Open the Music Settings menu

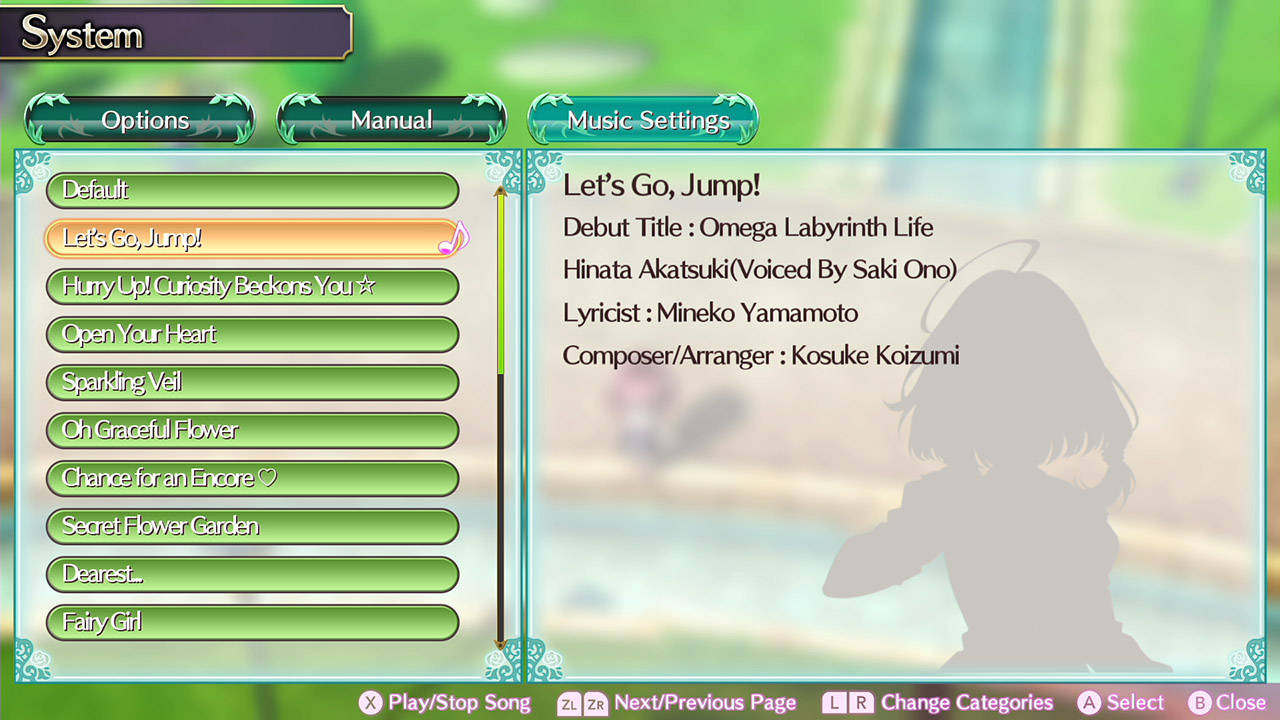(643, 119)
